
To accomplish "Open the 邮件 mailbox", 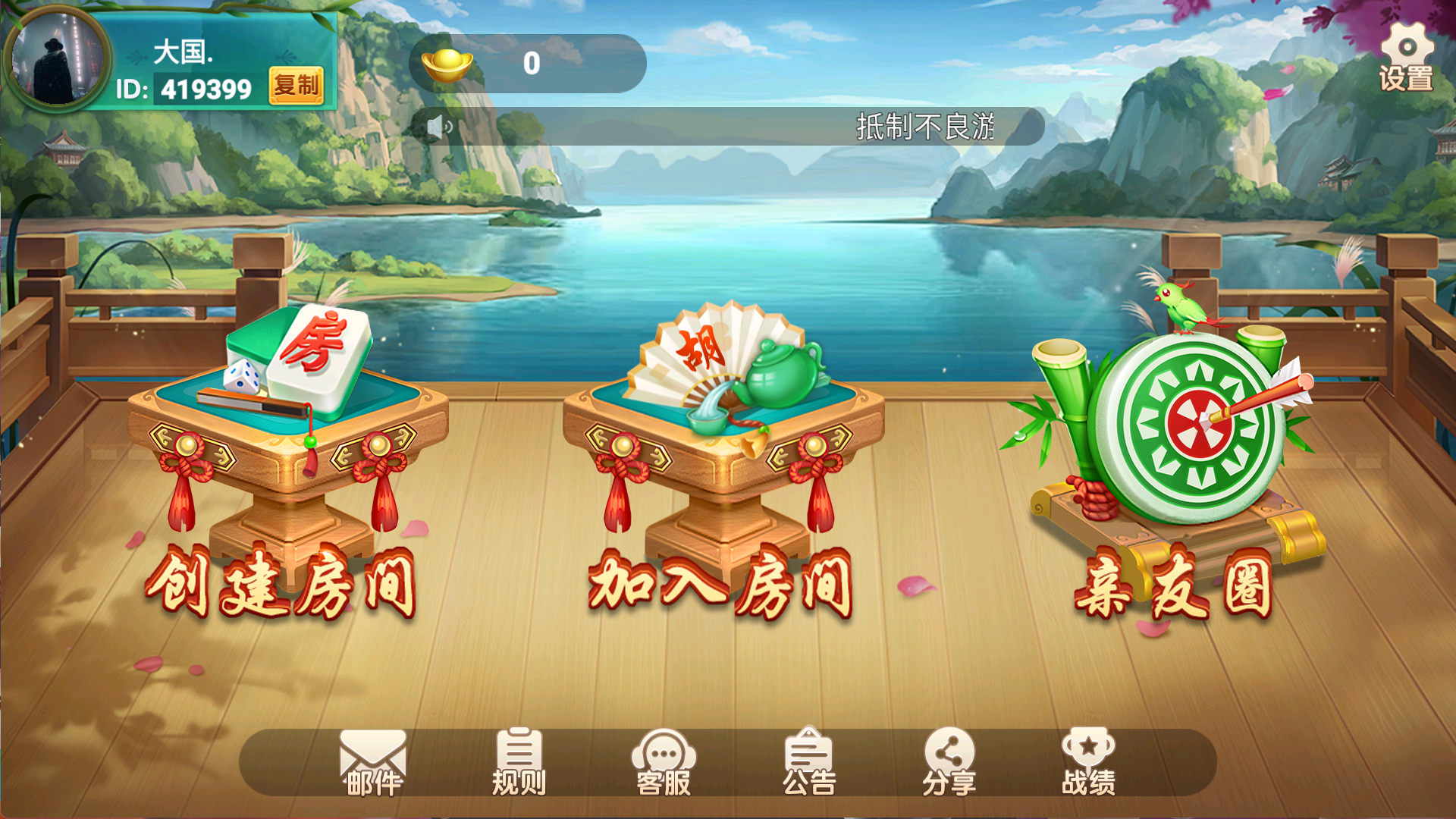I will click(372, 763).
